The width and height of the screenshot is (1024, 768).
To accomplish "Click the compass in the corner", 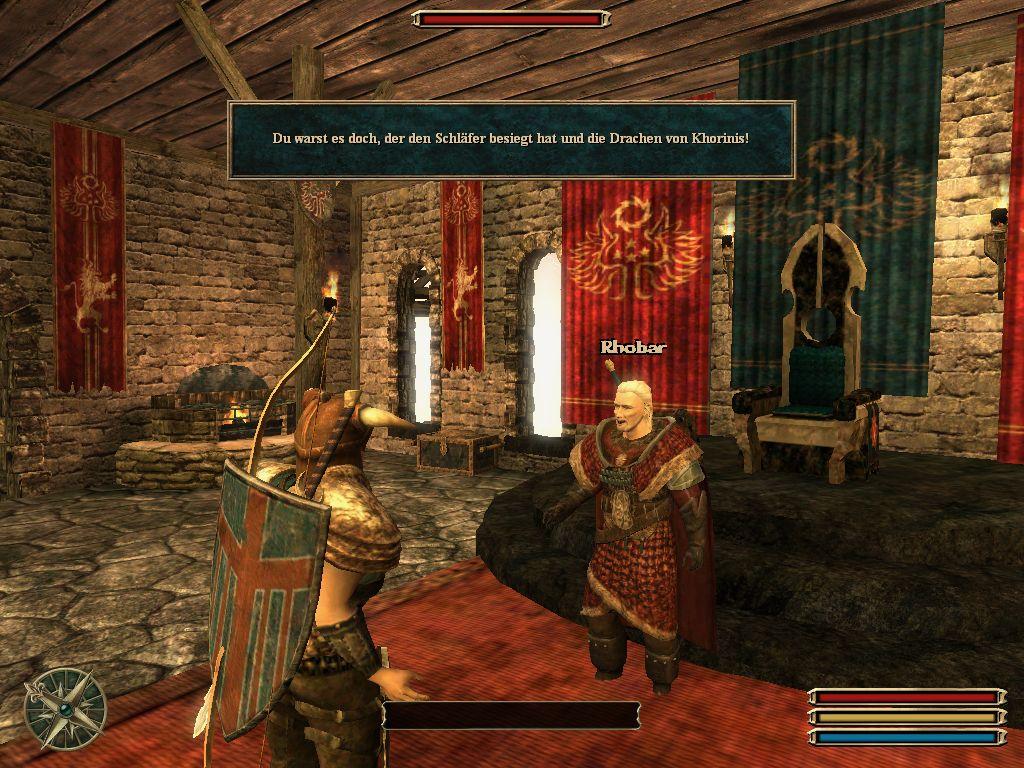I will pyautogui.click(x=65, y=709).
